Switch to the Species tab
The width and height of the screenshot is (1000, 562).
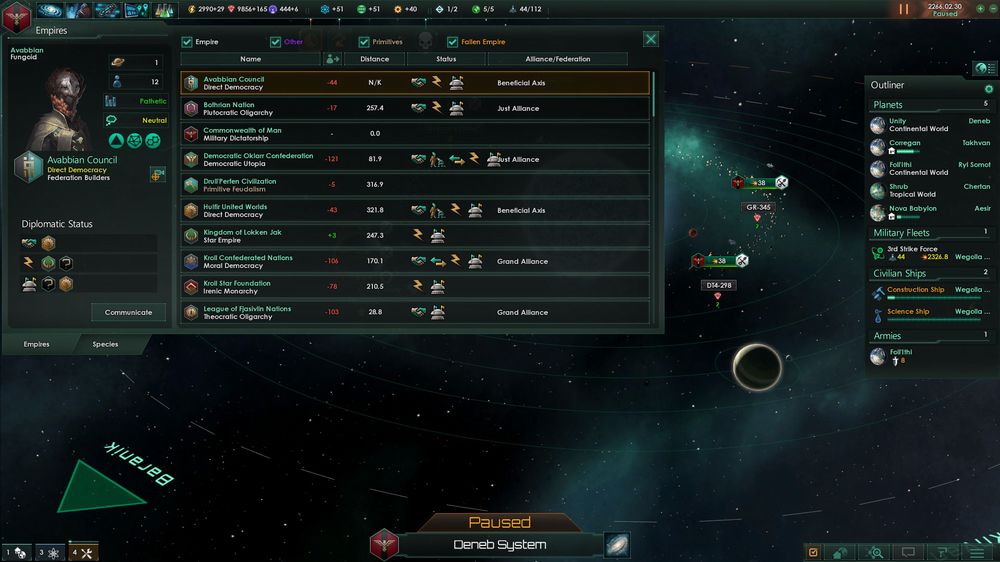[105, 344]
